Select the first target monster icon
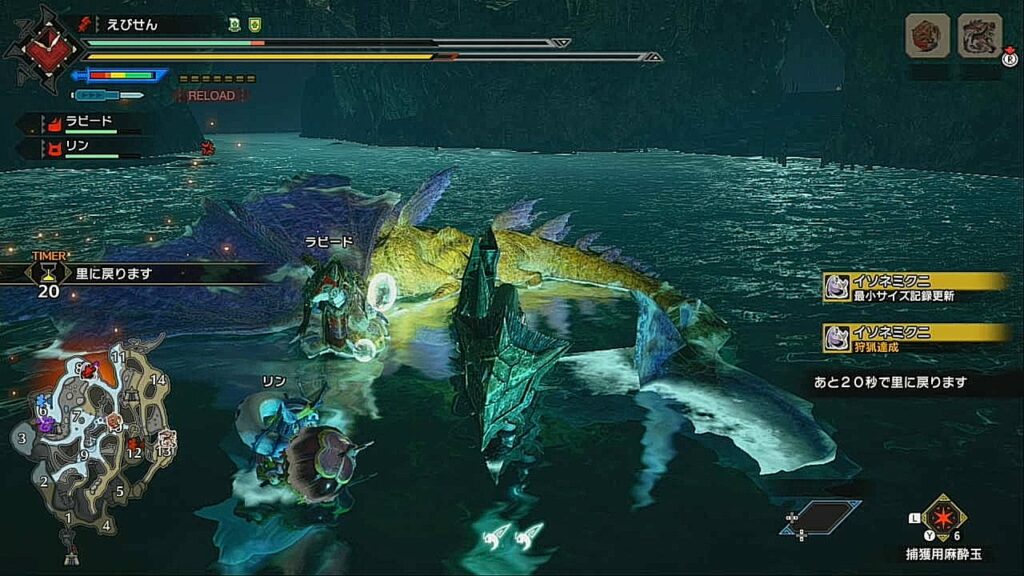The height and width of the screenshot is (576, 1024). [927, 36]
